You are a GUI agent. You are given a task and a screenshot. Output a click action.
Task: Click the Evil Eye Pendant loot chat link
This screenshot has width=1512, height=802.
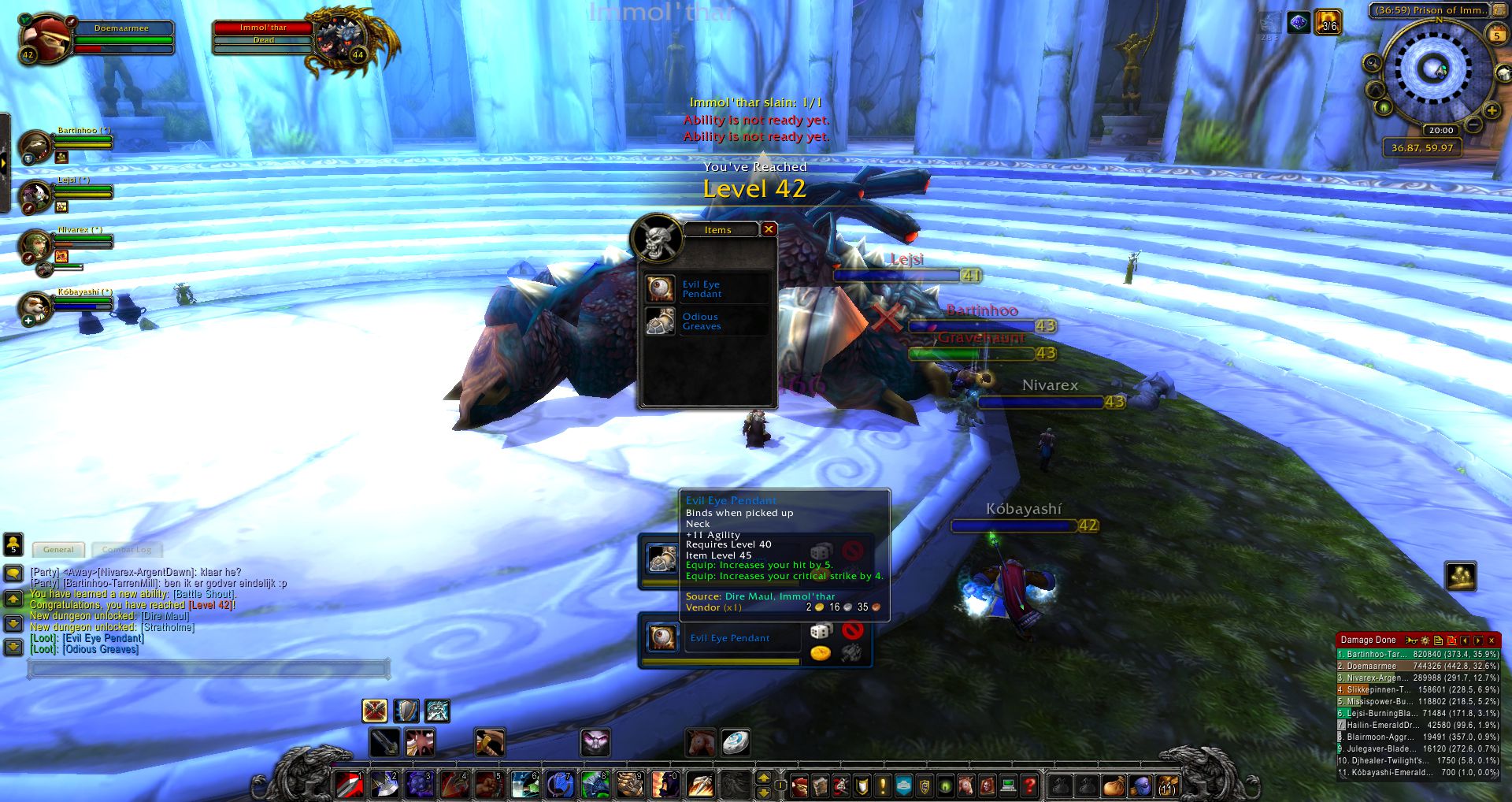(103, 638)
